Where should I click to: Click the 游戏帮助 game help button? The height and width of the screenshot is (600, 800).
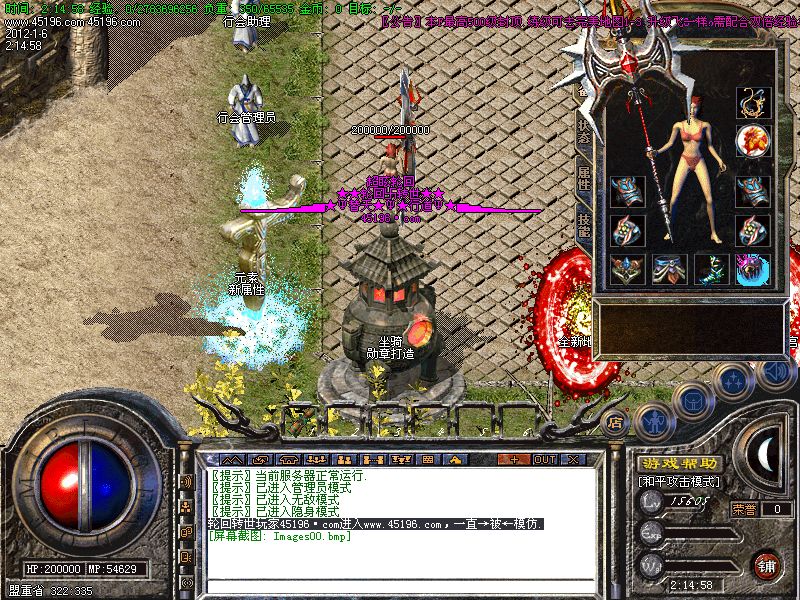[x=678, y=464]
